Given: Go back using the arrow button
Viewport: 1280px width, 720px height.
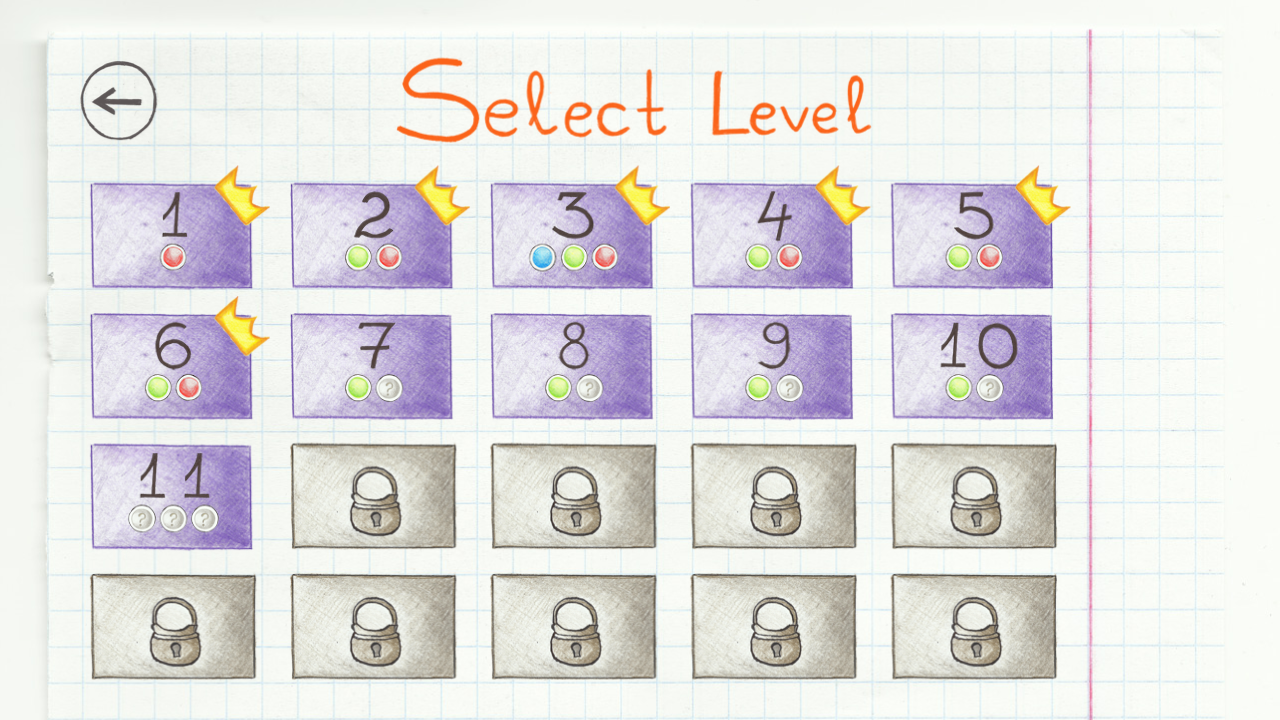Looking at the screenshot, I should click(117, 100).
